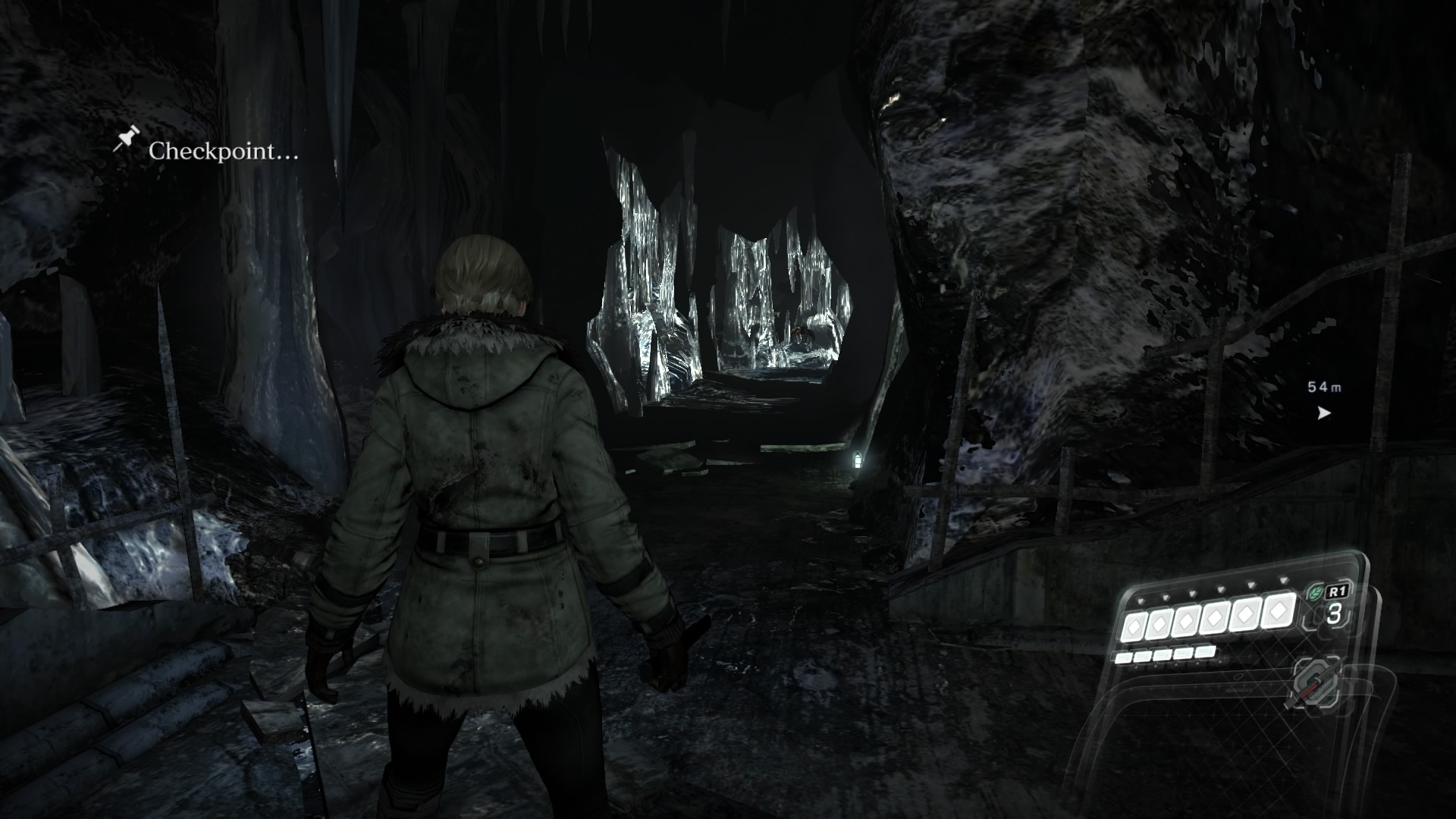Click the objective waypoint arrow marker
This screenshot has width=1456, height=819.
point(1324,413)
